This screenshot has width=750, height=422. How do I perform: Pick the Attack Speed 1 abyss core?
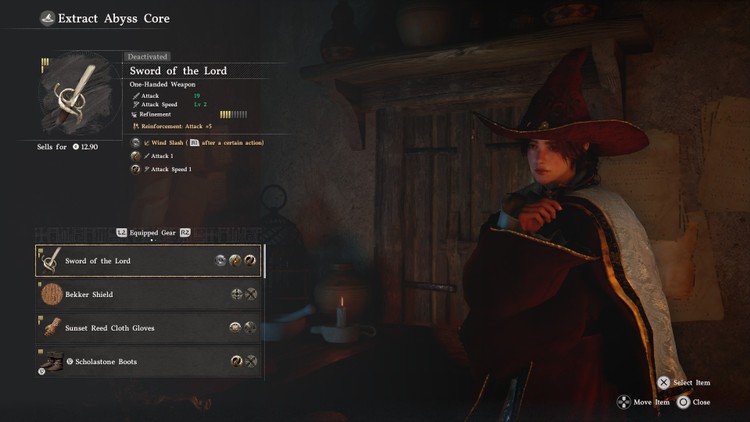tap(136, 169)
